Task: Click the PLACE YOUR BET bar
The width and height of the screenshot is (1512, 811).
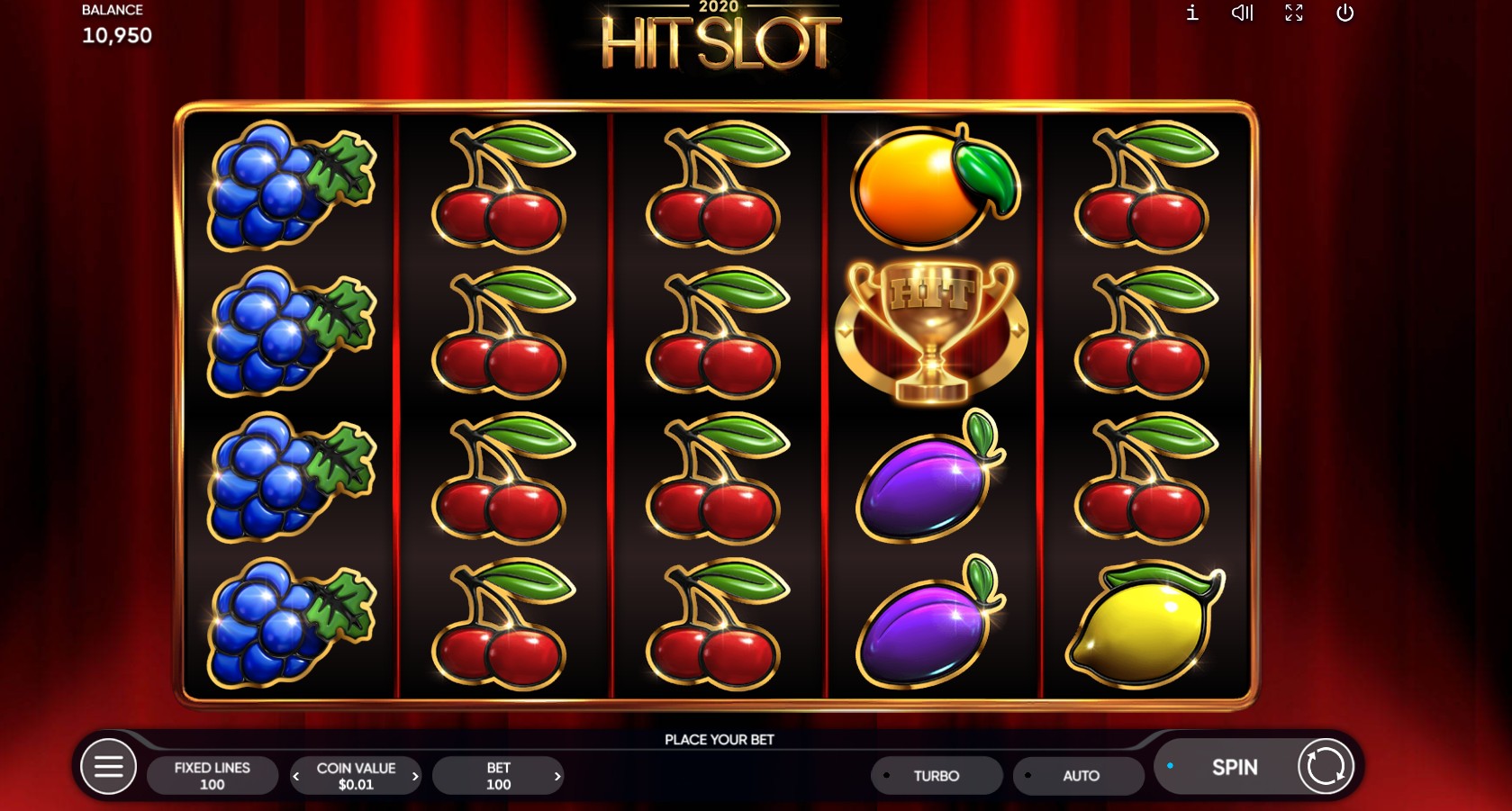Action: [x=720, y=739]
